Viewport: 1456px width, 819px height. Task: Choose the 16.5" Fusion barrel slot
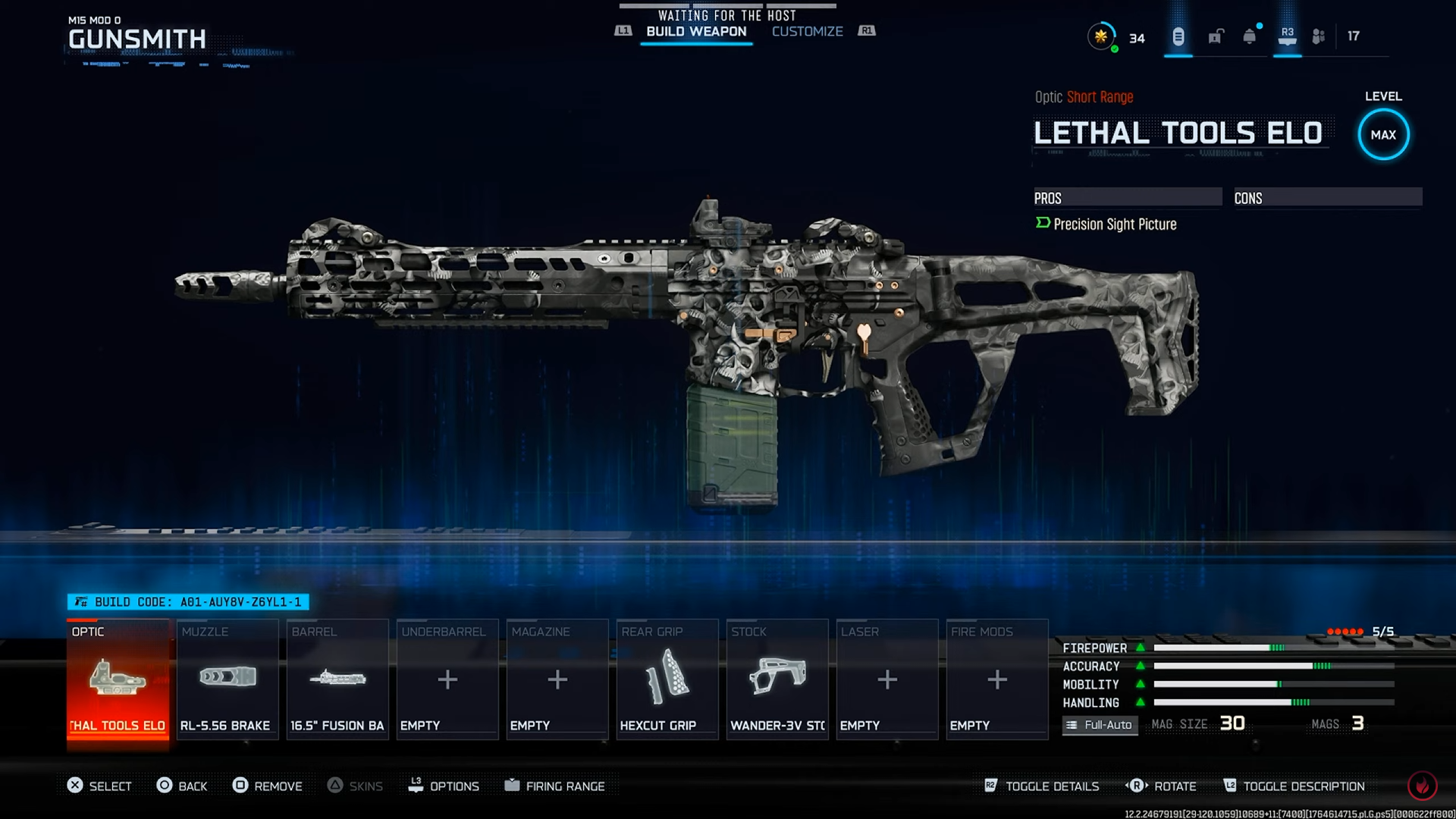point(337,680)
